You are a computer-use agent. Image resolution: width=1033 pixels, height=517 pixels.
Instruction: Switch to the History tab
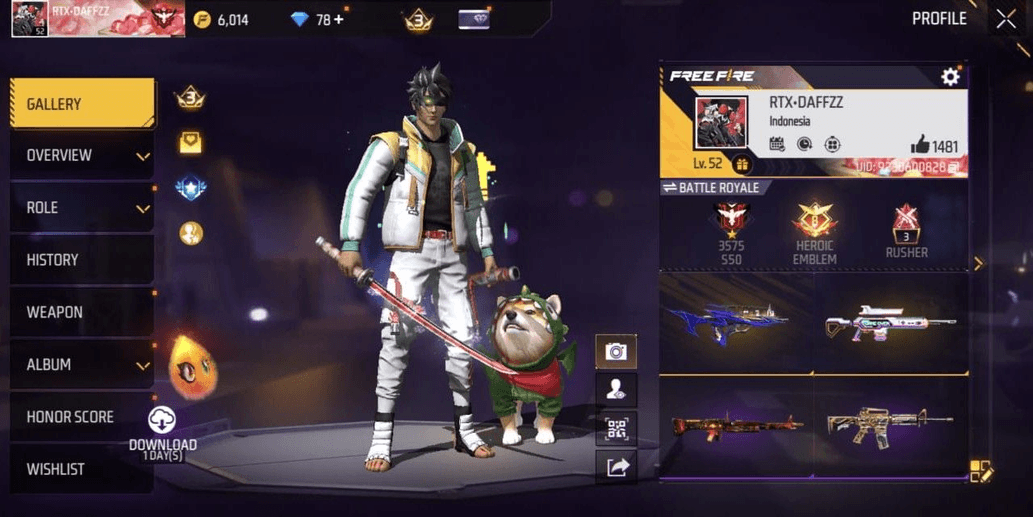pyautogui.click(x=82, y=260)
